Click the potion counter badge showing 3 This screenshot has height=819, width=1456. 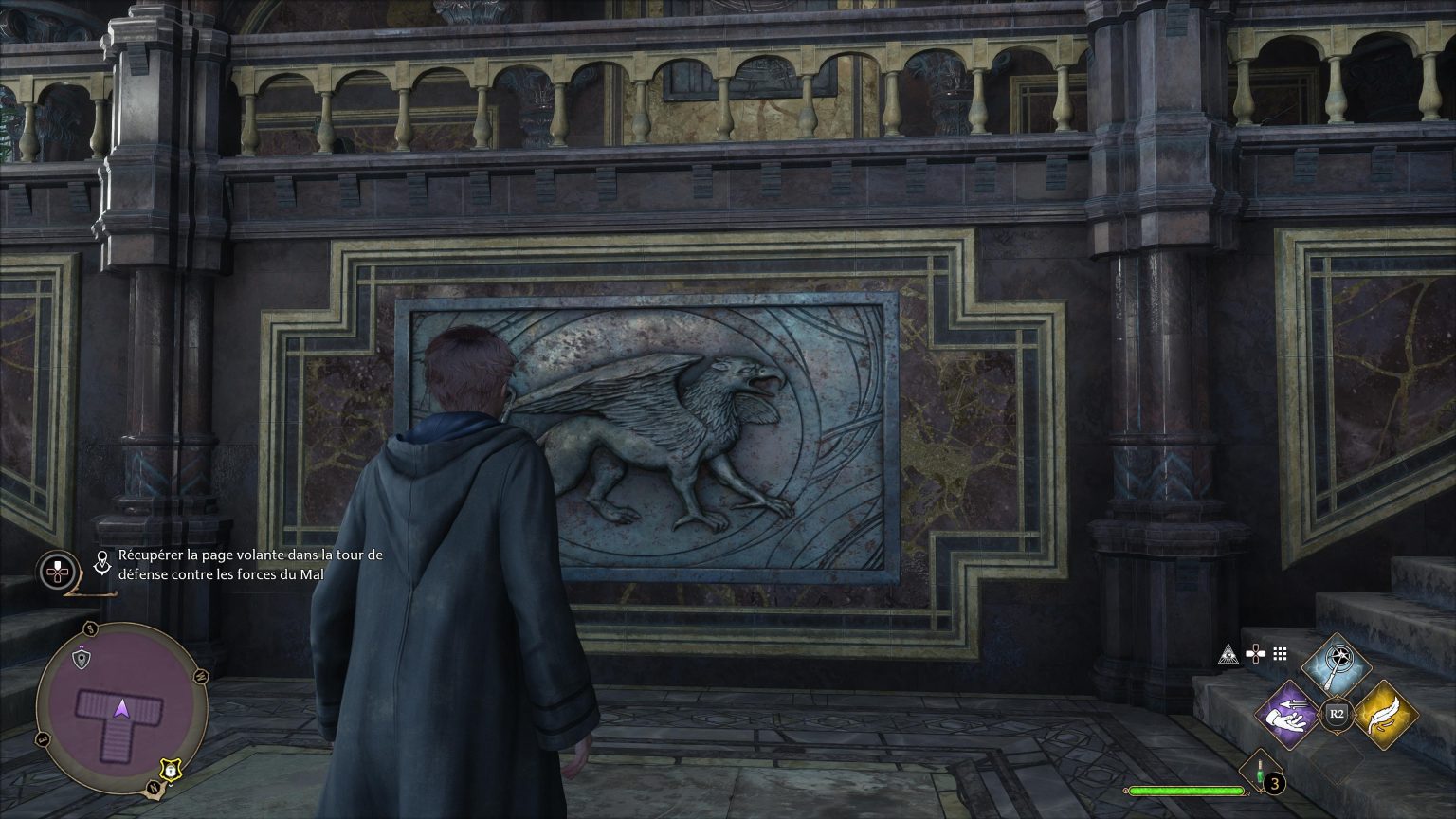click(1273, 783)
